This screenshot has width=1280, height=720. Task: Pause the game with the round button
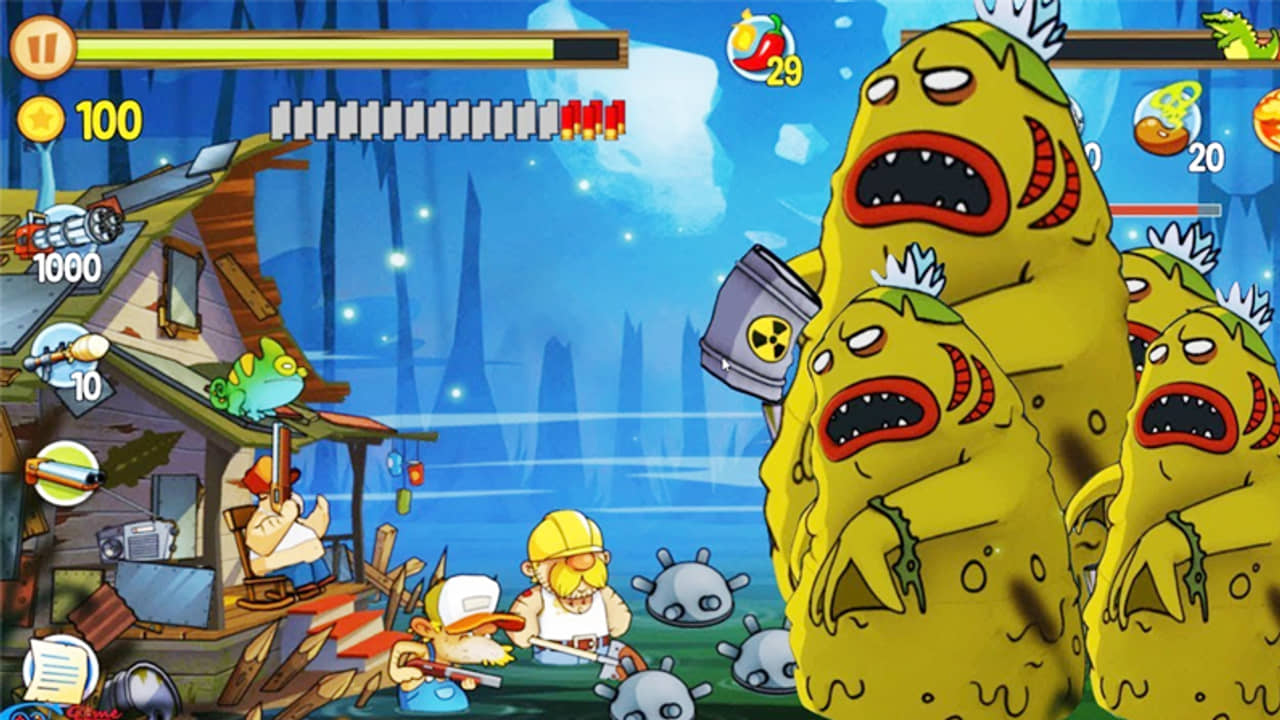[43, 48]
